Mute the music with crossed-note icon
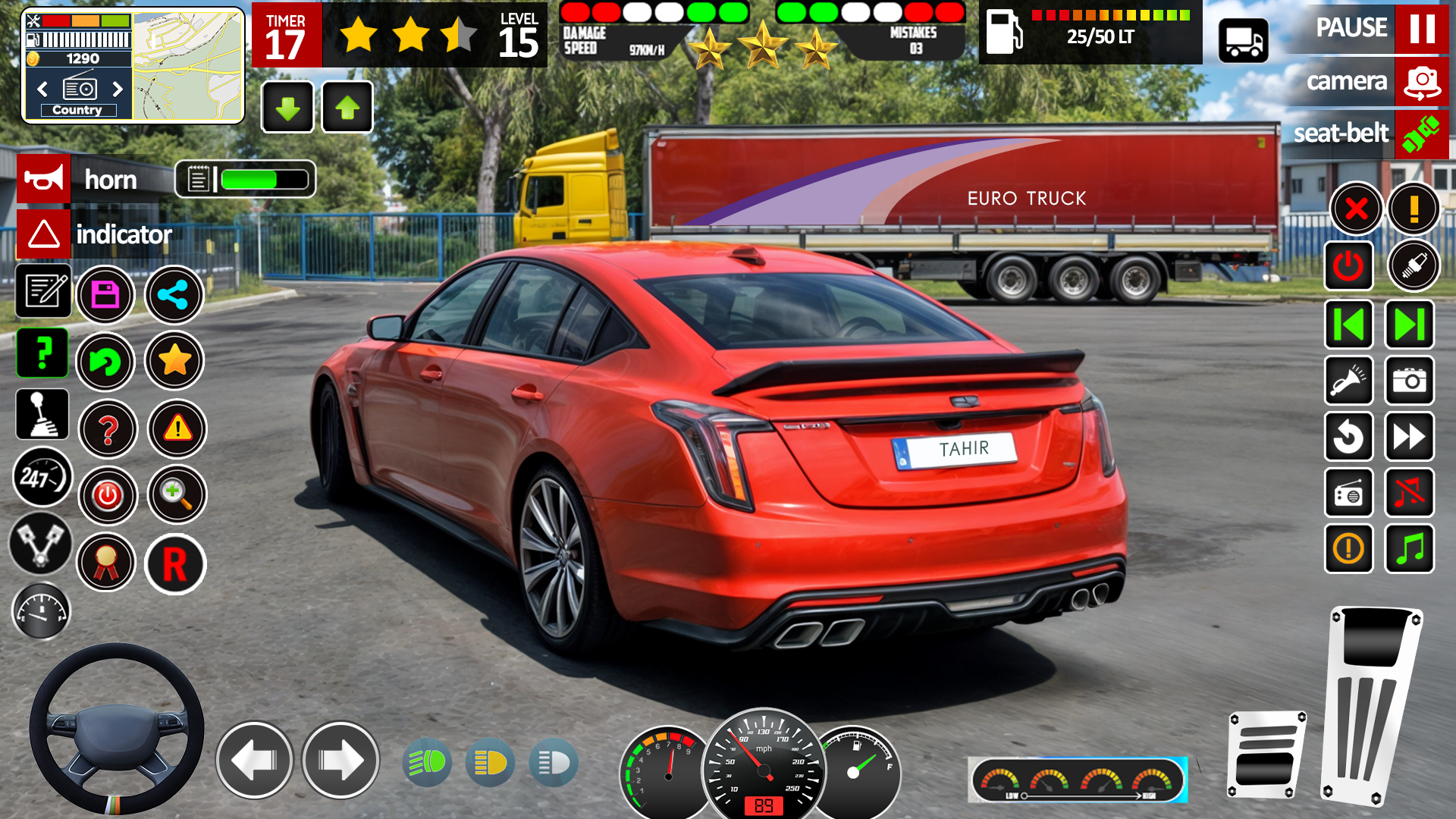The height and width of the screenshot is (819, 1456). [1409, 493]
